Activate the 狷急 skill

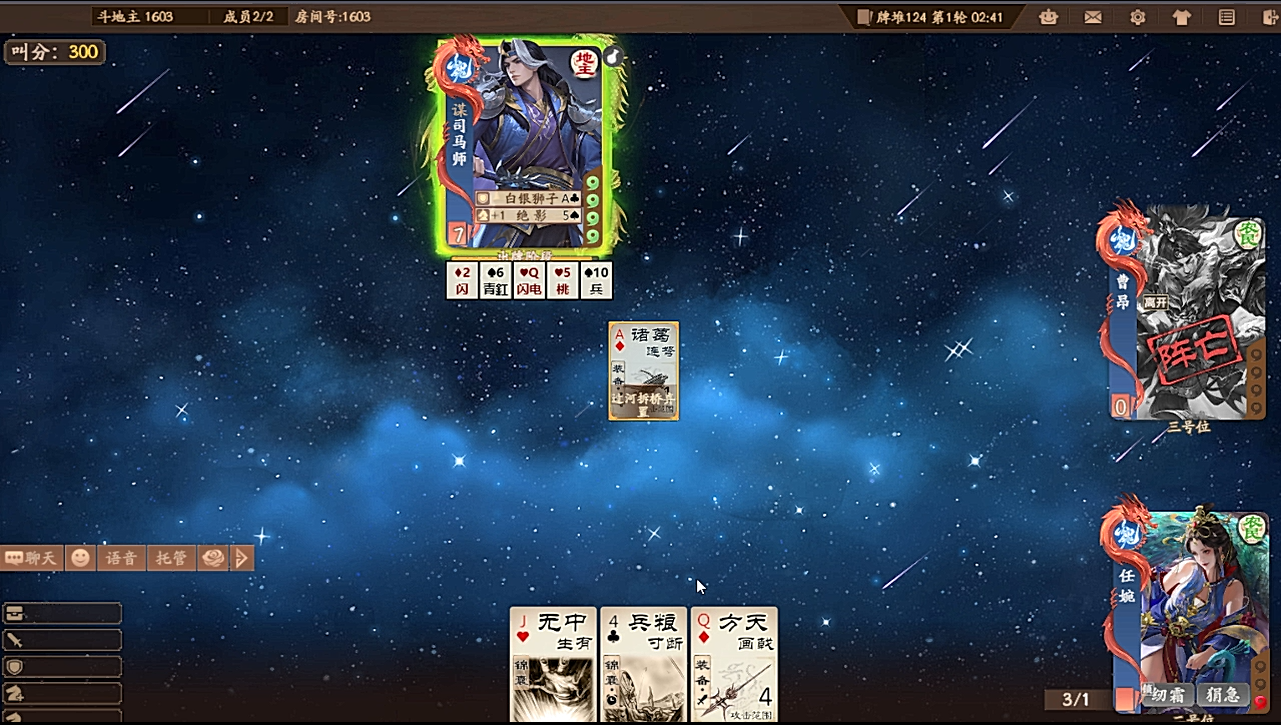click(1223, 695)
